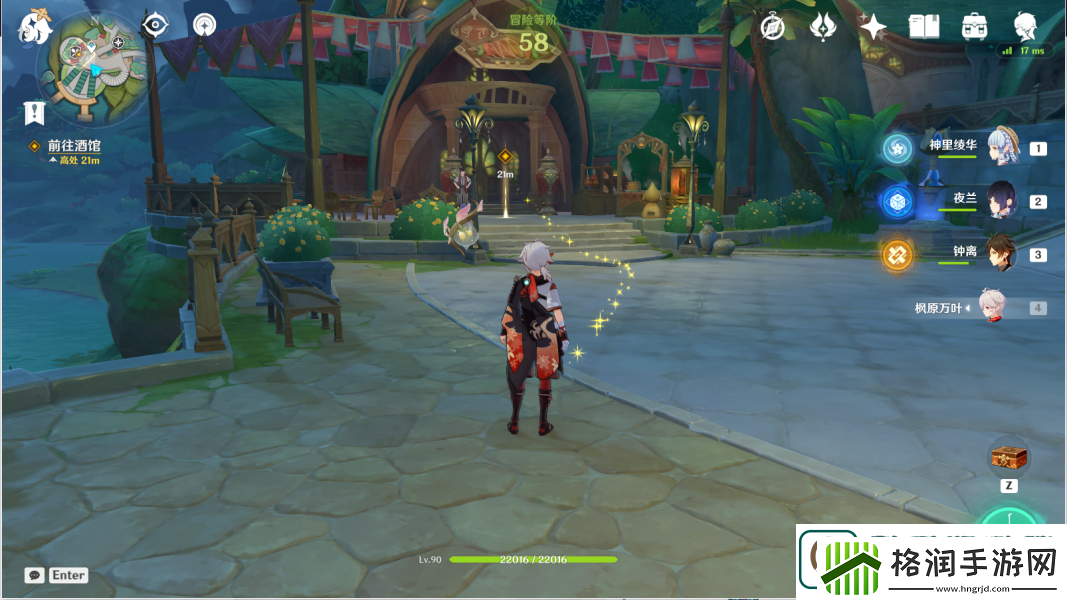Open the Wish four-point star icon

[x=872, y=27]
